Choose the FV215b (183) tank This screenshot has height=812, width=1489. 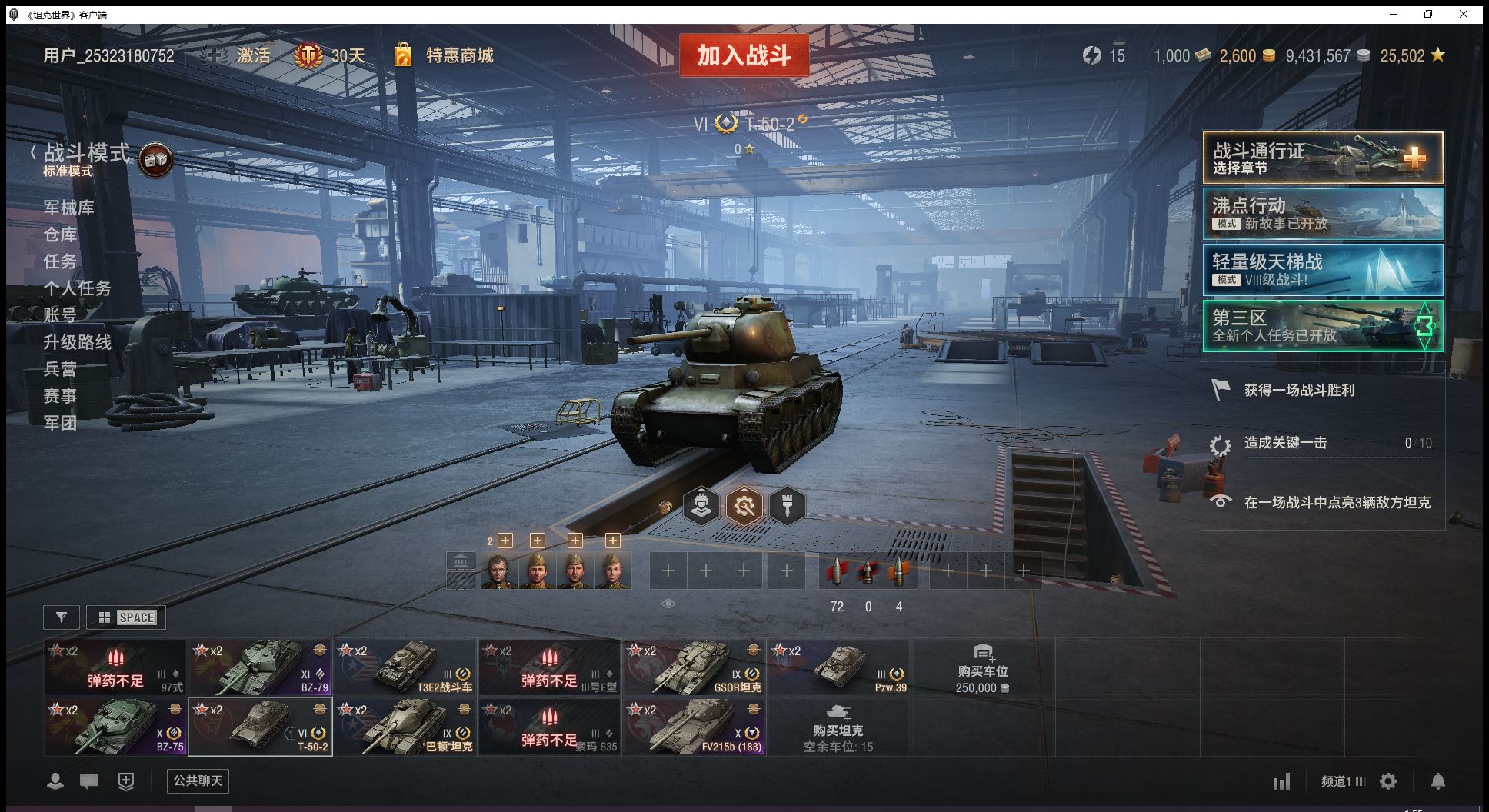click(x=694, y=727)
